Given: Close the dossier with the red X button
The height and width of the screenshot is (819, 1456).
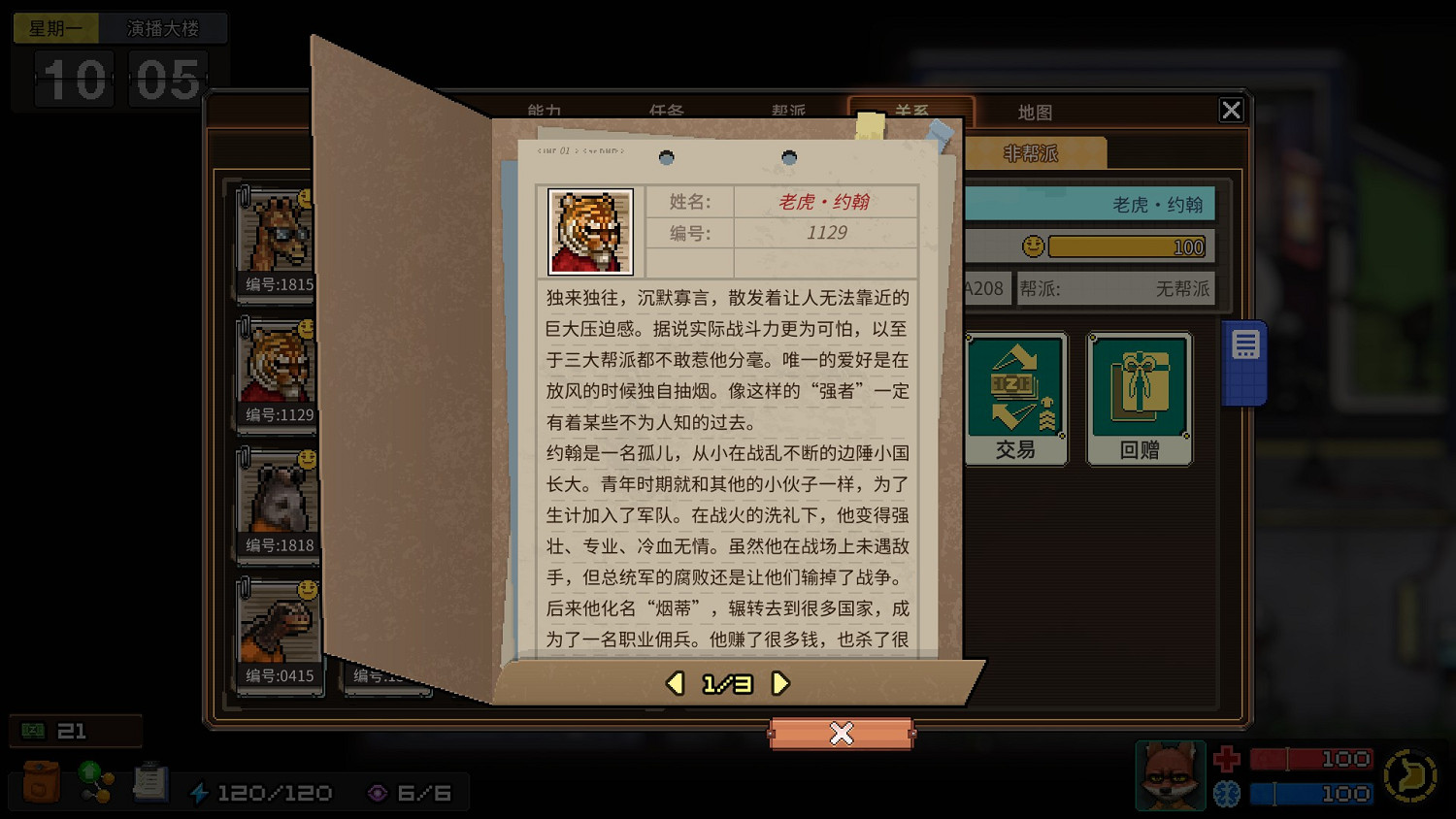Looking at the screenshot, I should (x=841, y=734).
